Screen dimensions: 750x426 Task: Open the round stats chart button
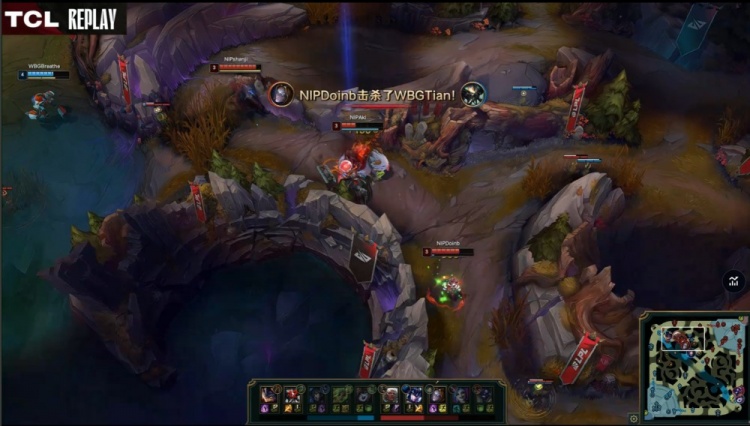(734, 282)
